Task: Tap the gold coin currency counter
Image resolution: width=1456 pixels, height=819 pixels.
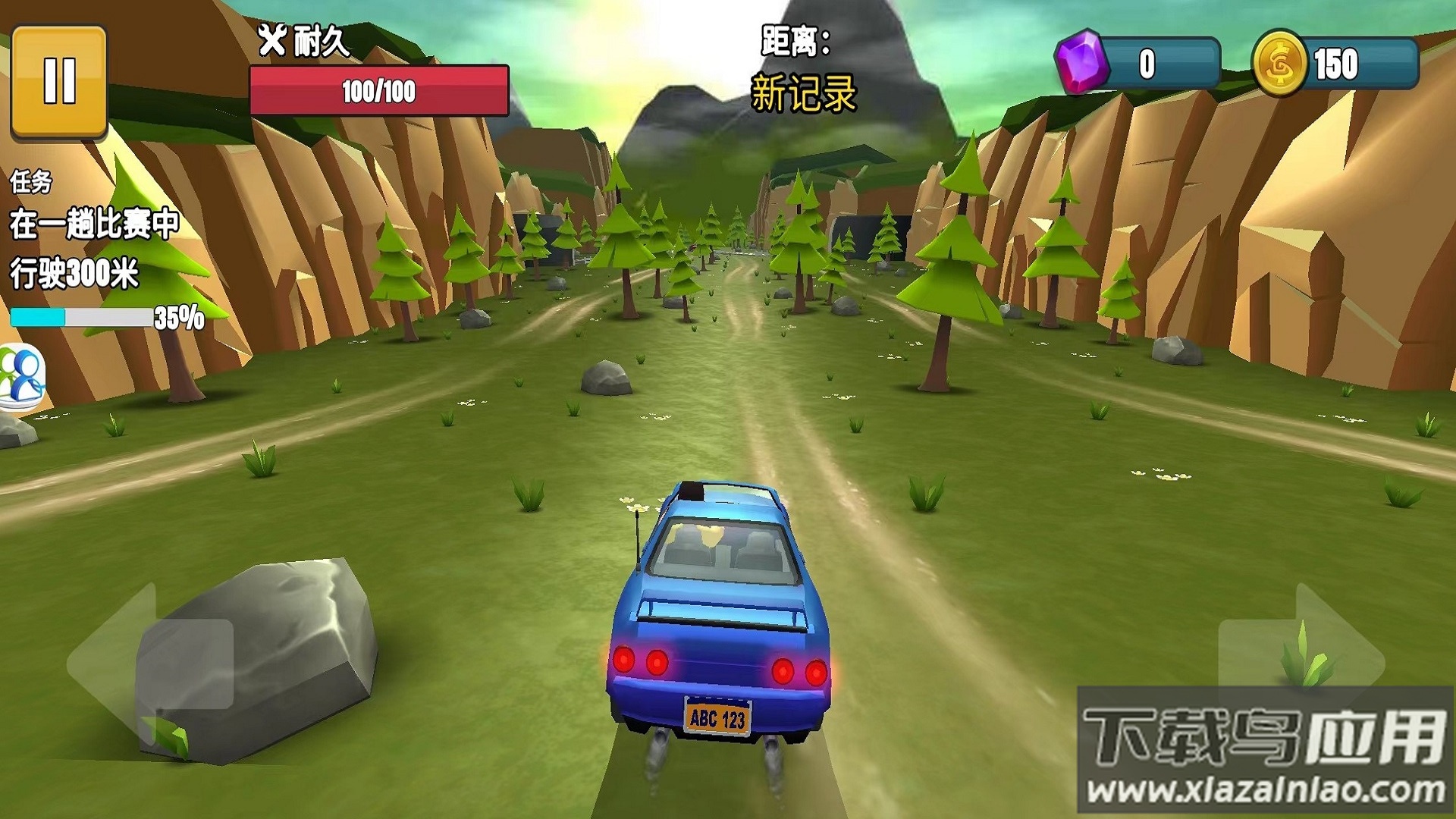Action: (x=1335, y=64)
